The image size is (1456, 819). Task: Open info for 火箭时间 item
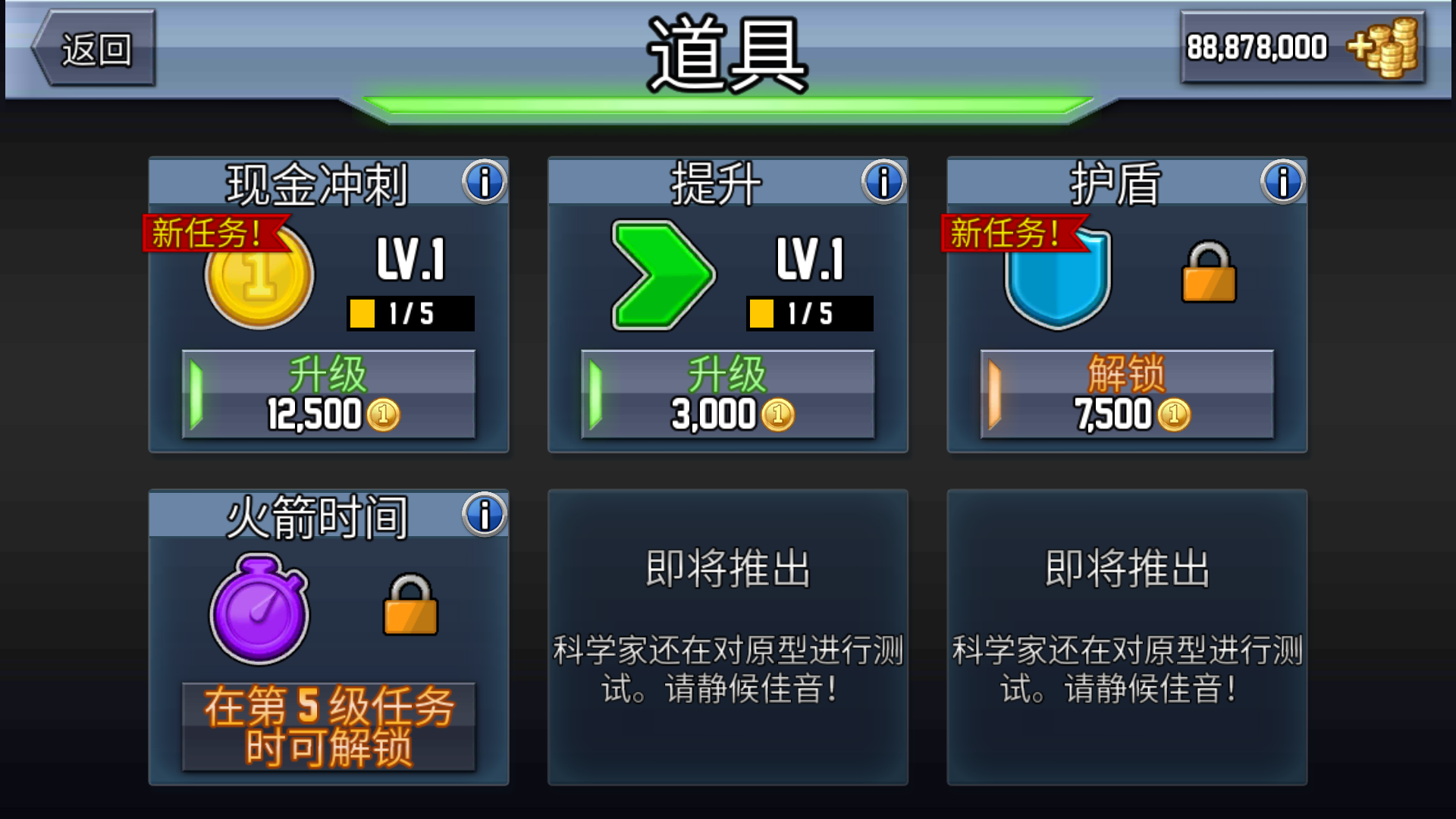pos(483,516)
